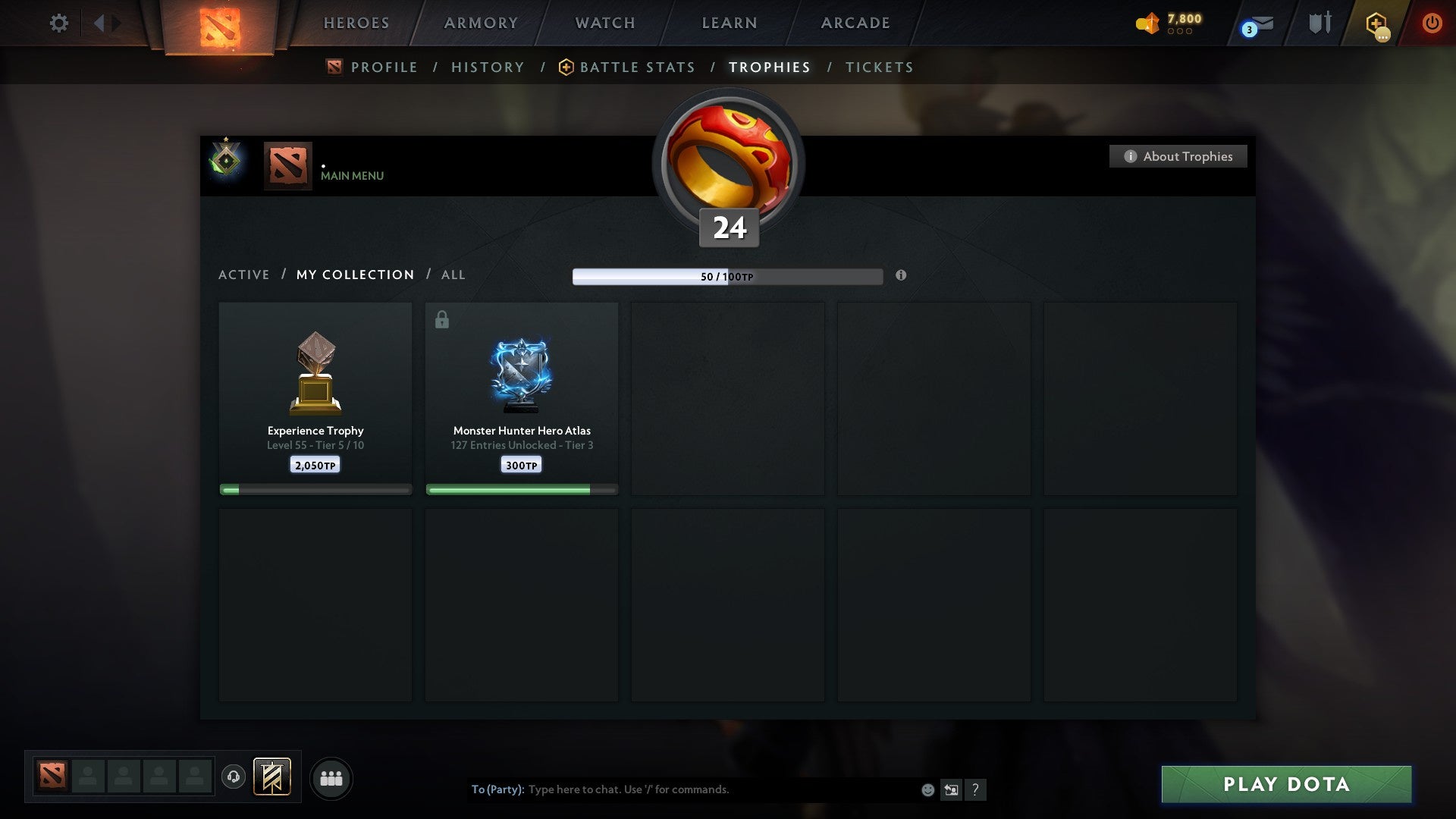Image resolution: width=1456 pixels, height=819 pixels.
Task: Expand the trophy info tooltip icon
Action: tap(901, 276)
